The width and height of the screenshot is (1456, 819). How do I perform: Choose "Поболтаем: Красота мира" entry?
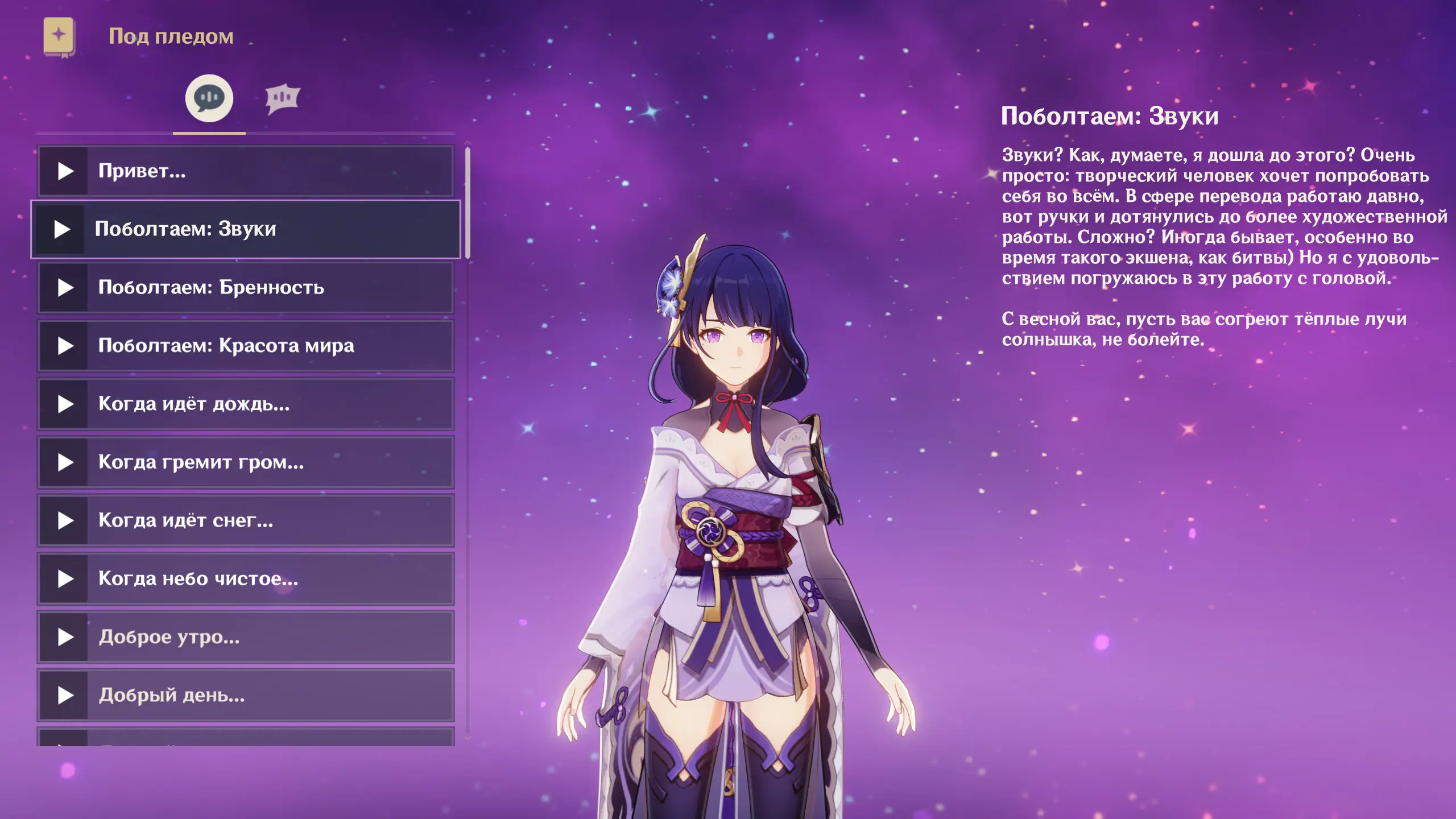coord(245,346)
